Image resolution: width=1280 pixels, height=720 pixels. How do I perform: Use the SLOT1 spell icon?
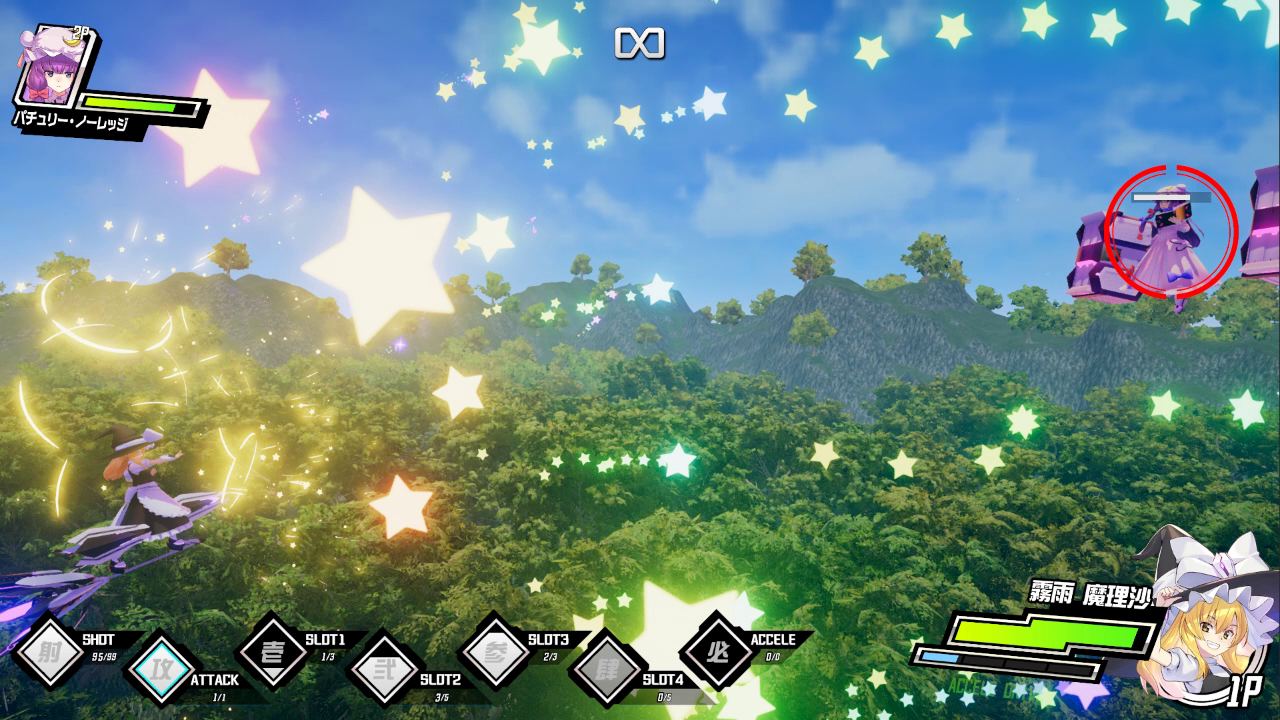271,652
